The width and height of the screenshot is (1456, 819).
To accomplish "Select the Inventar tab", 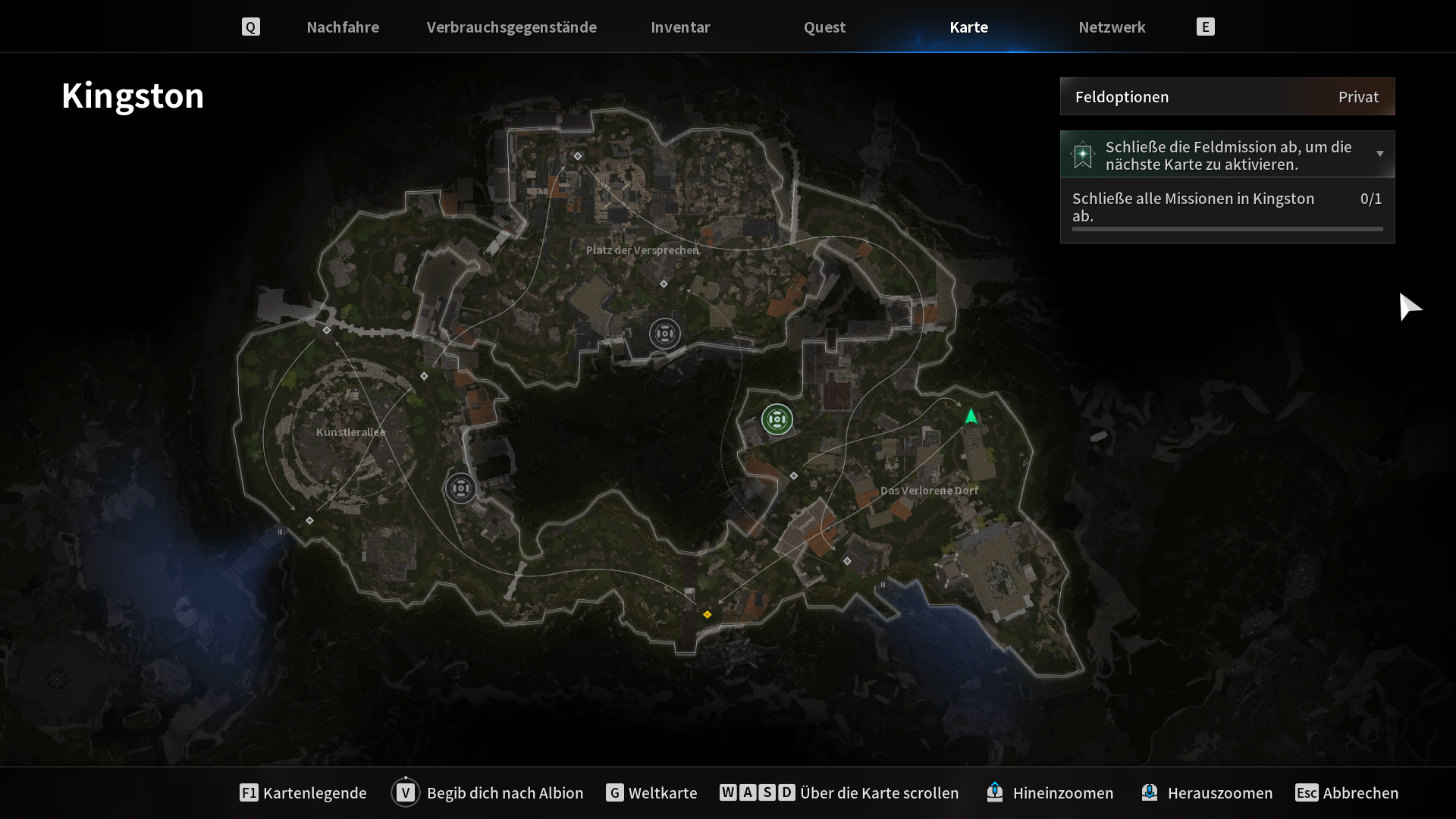I will pyautogui.click(x=680, y=27).
